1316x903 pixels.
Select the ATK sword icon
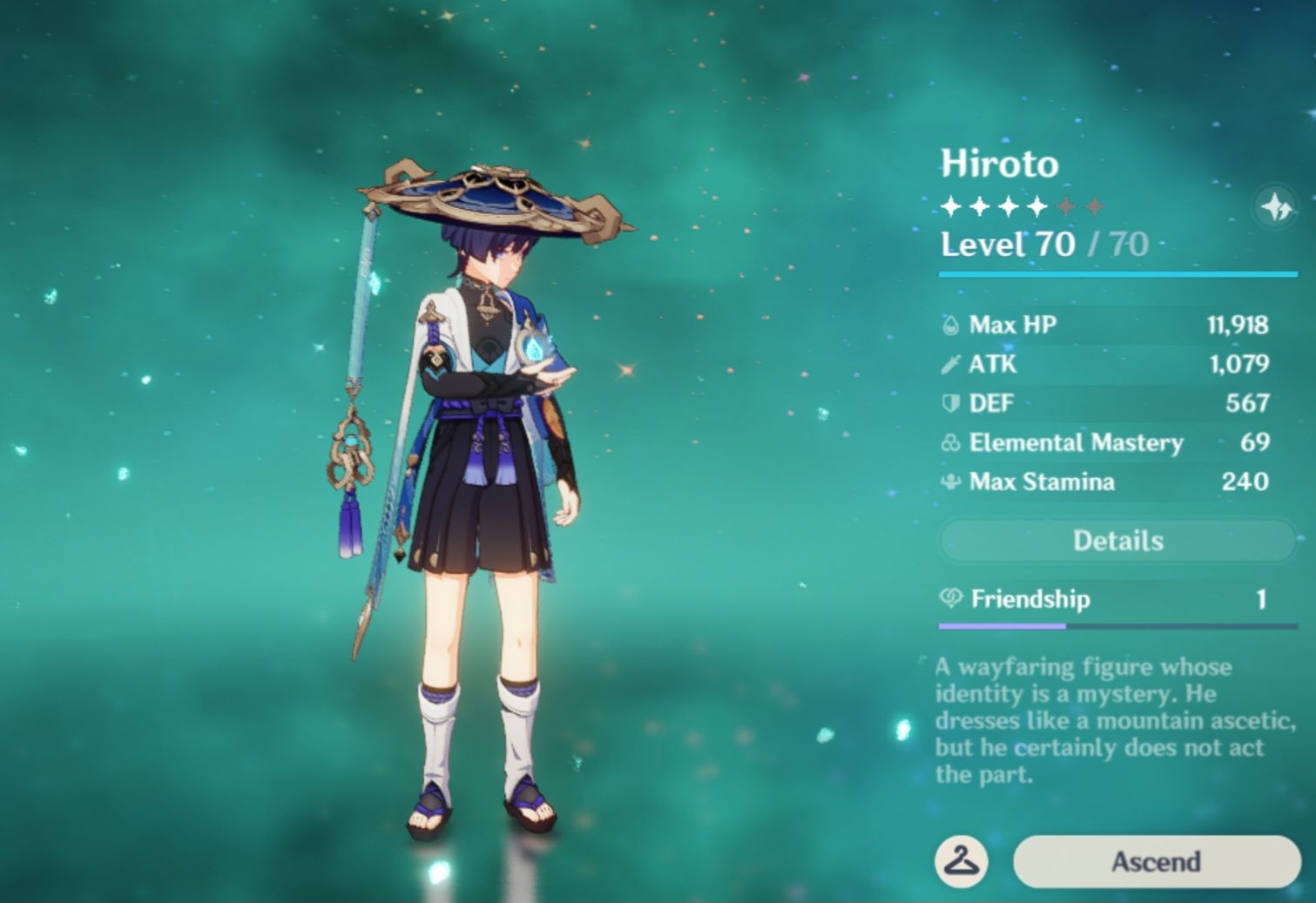952,364
